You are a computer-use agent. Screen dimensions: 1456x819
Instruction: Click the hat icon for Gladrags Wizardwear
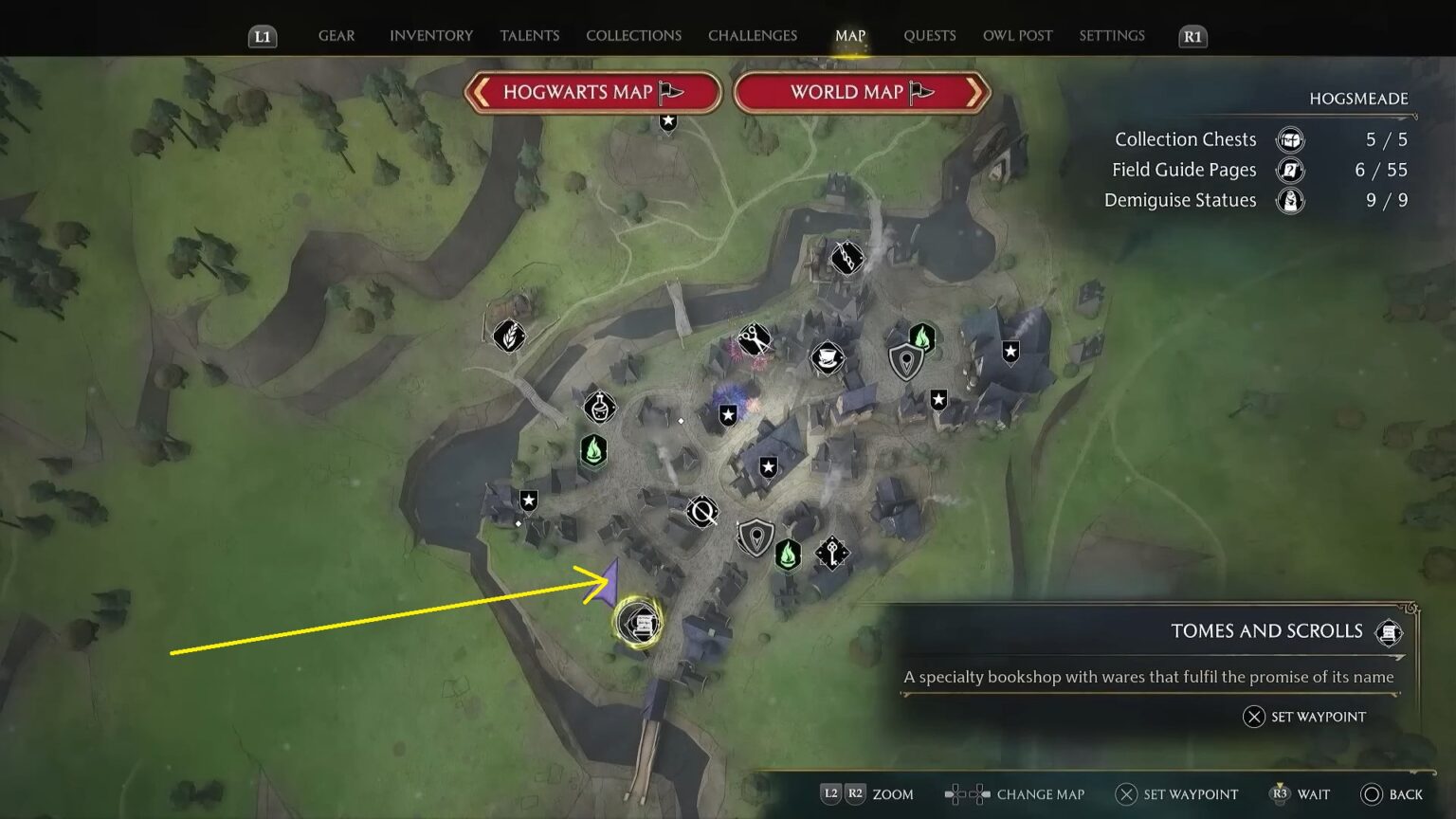829,358
